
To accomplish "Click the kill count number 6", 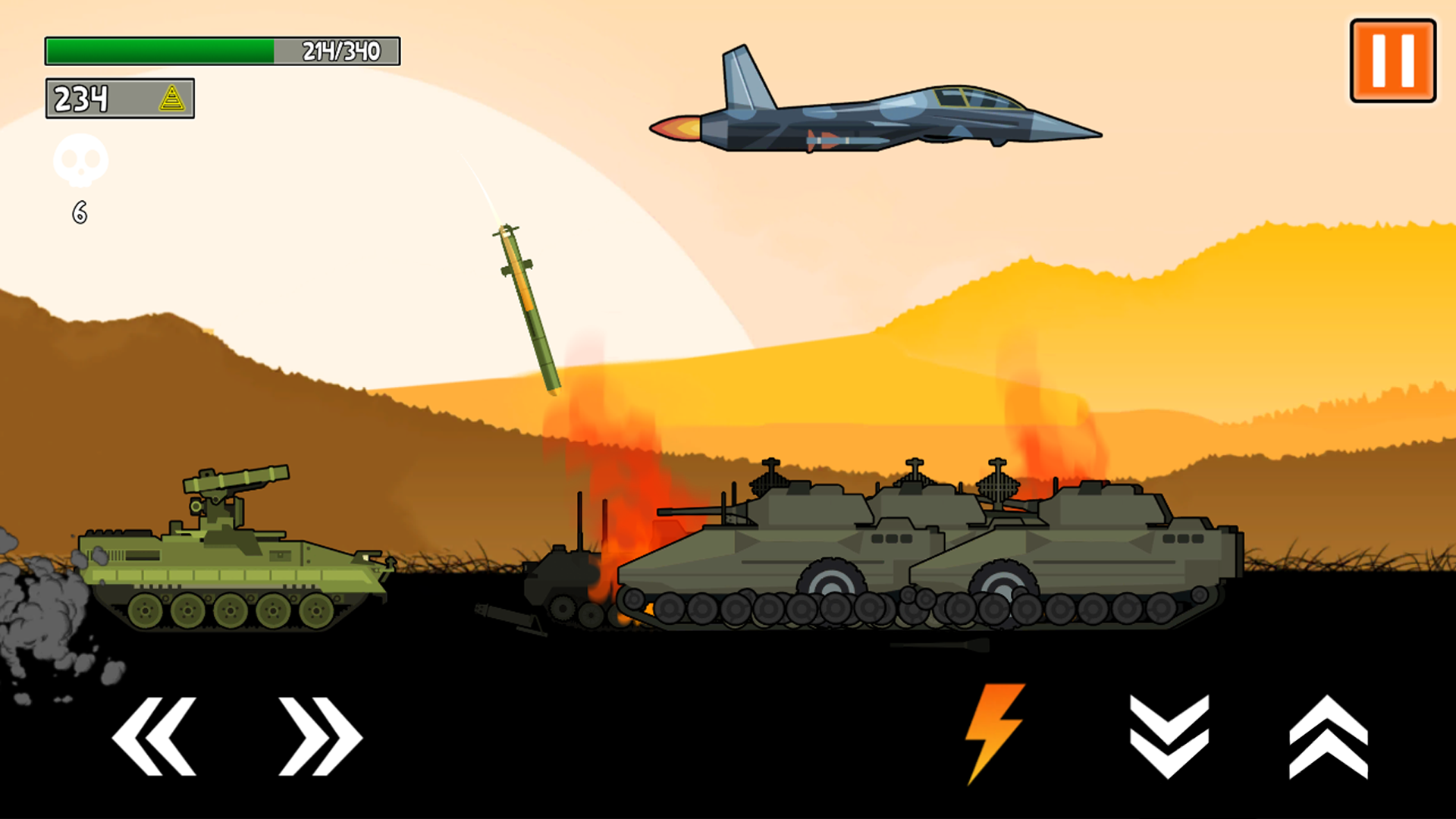I will tap(79, 211).
